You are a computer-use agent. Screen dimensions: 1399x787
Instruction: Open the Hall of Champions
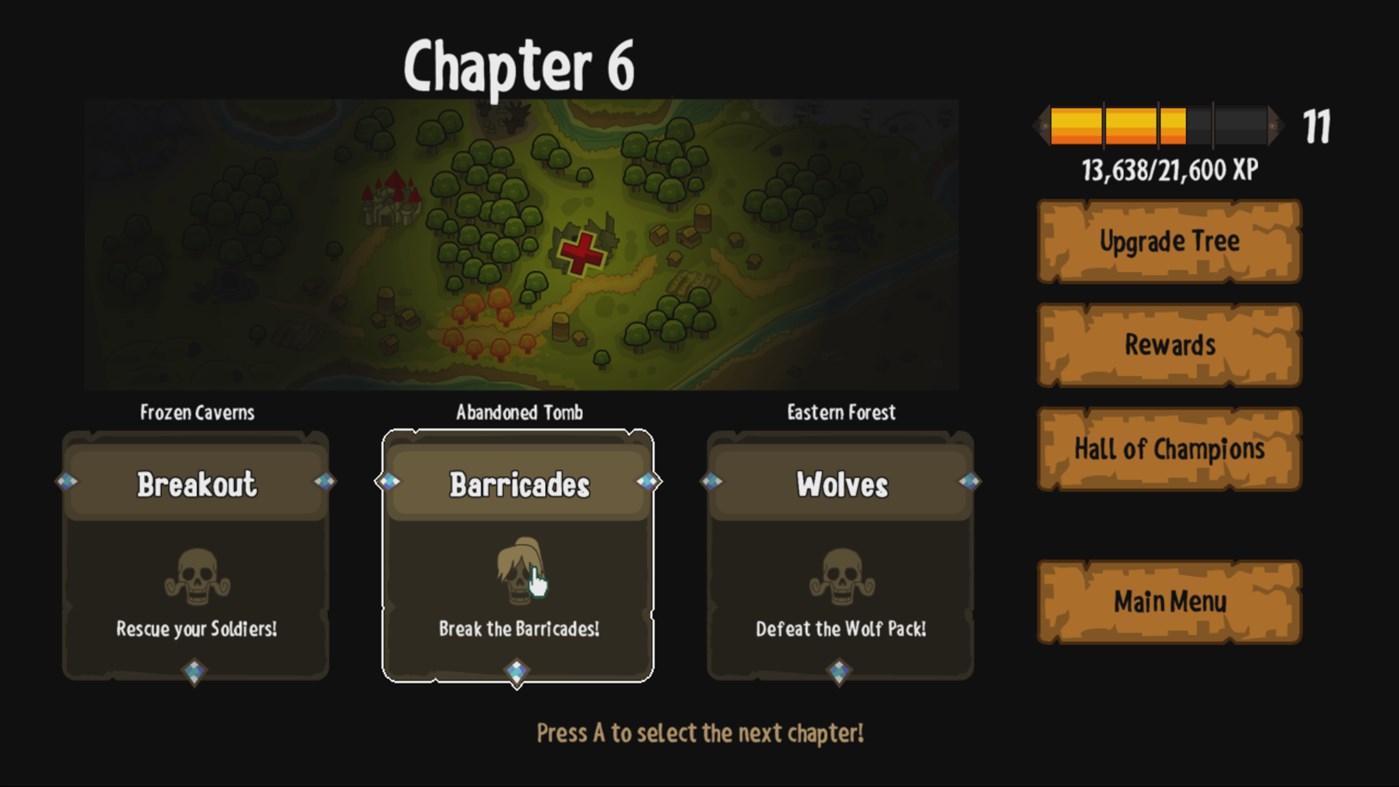coord(1169,449)
